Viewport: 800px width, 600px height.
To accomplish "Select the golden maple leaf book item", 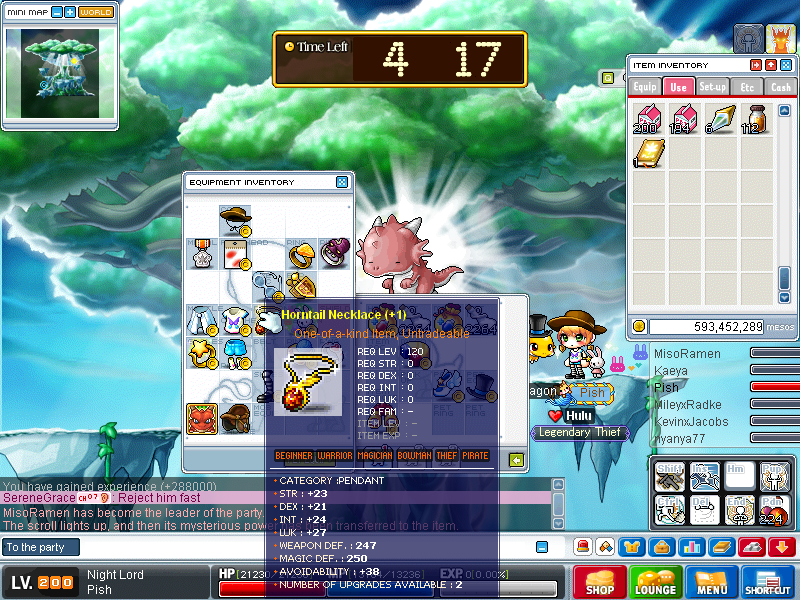I will coord(648,153).
